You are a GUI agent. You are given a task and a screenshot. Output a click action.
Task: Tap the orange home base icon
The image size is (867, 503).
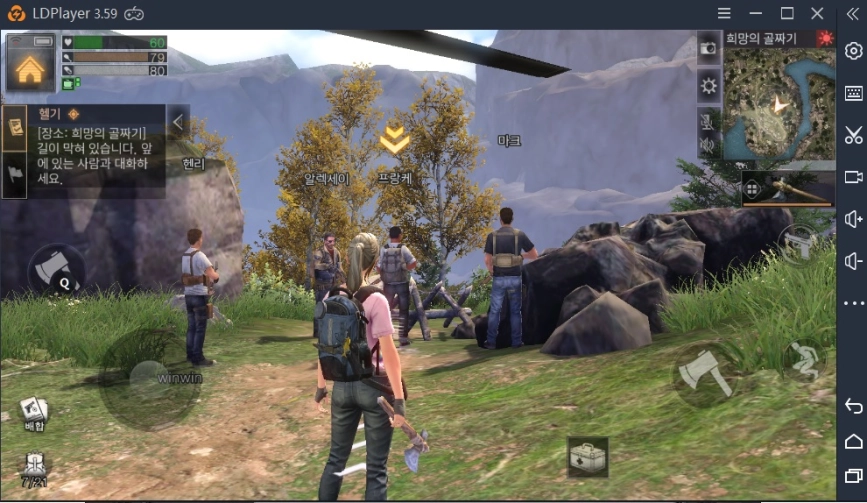coord(30,65)
